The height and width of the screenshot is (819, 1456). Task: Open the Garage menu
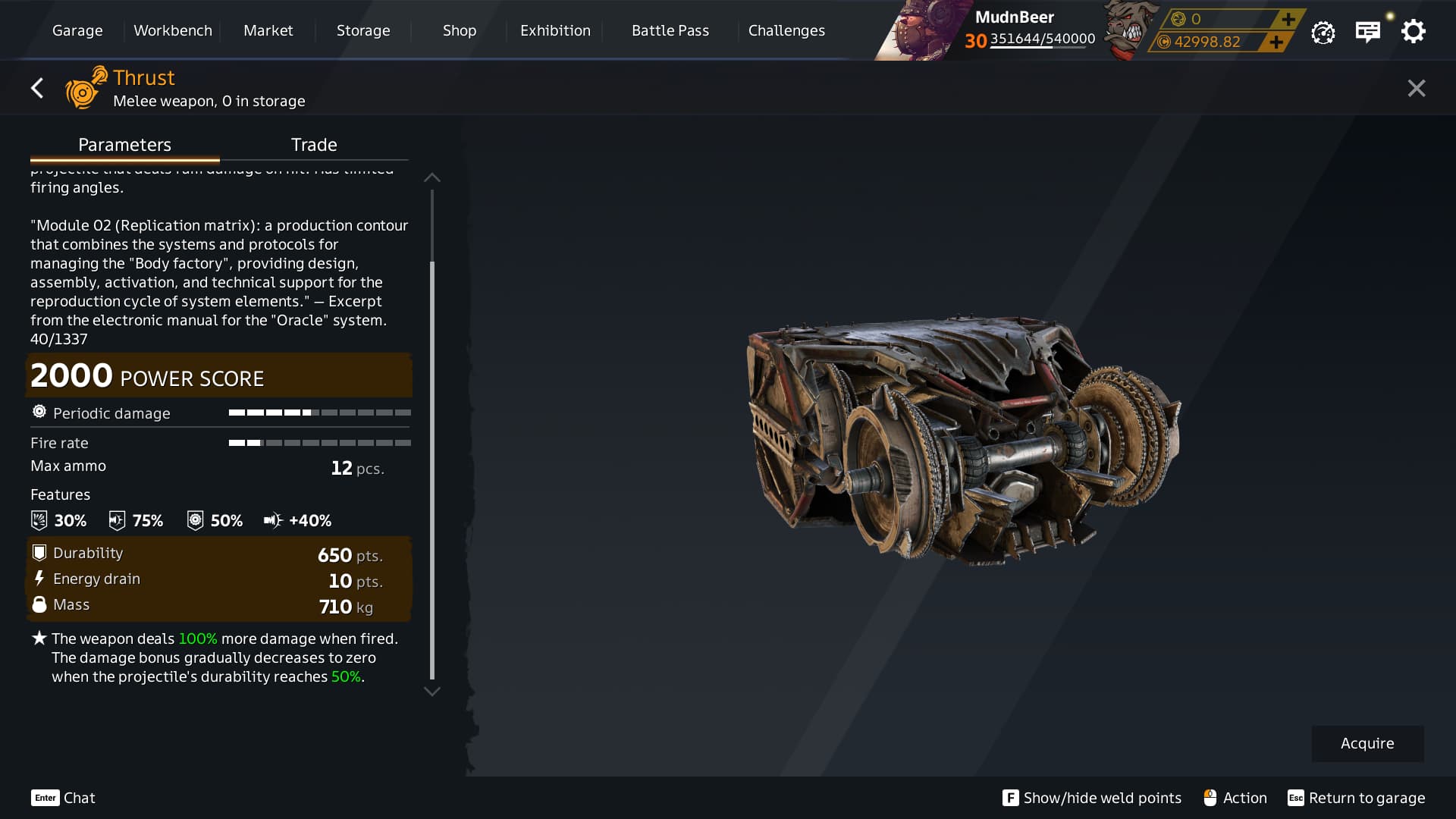[x=77, y=30]
